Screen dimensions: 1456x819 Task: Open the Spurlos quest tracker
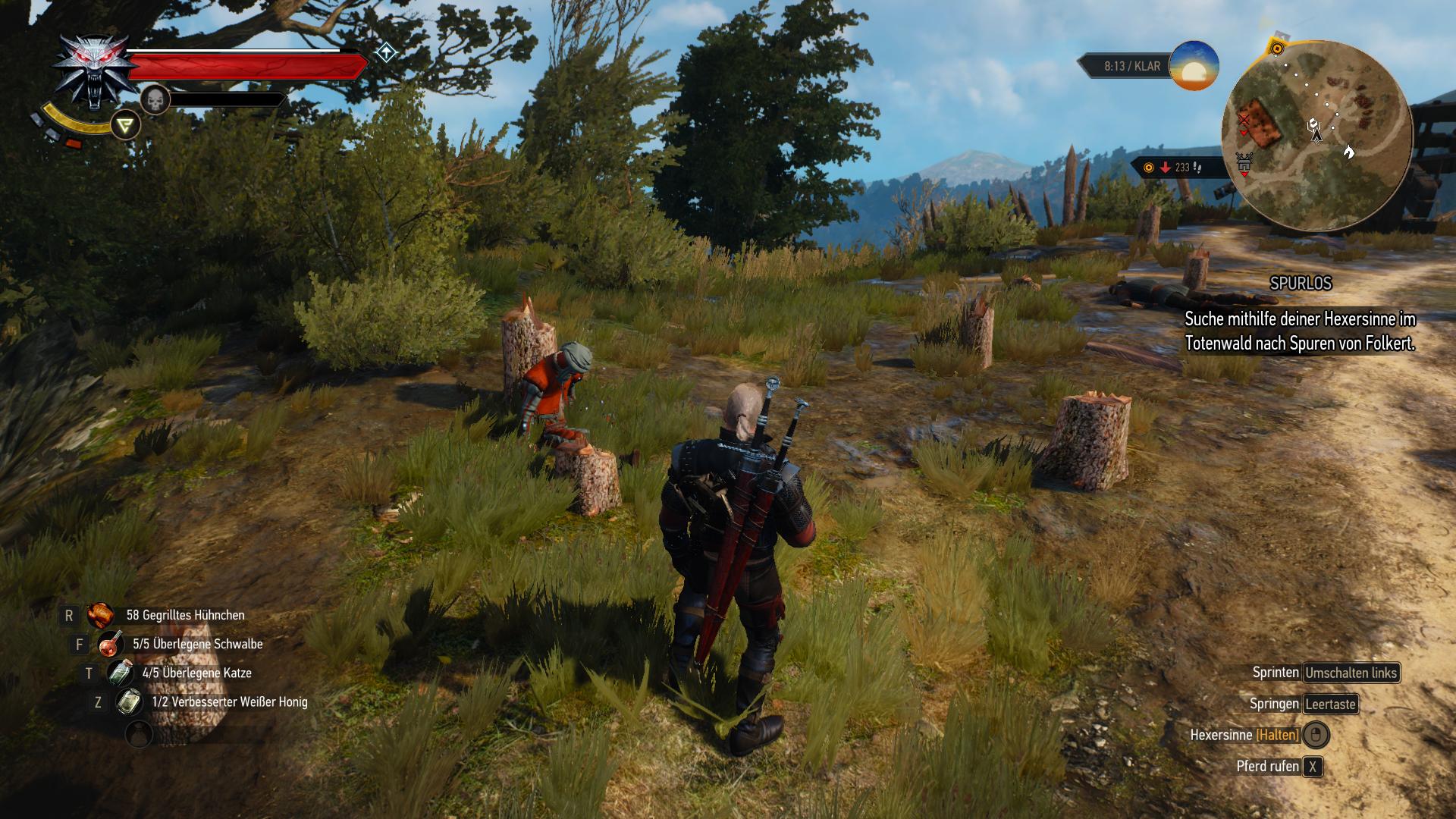coord(1301,283)
